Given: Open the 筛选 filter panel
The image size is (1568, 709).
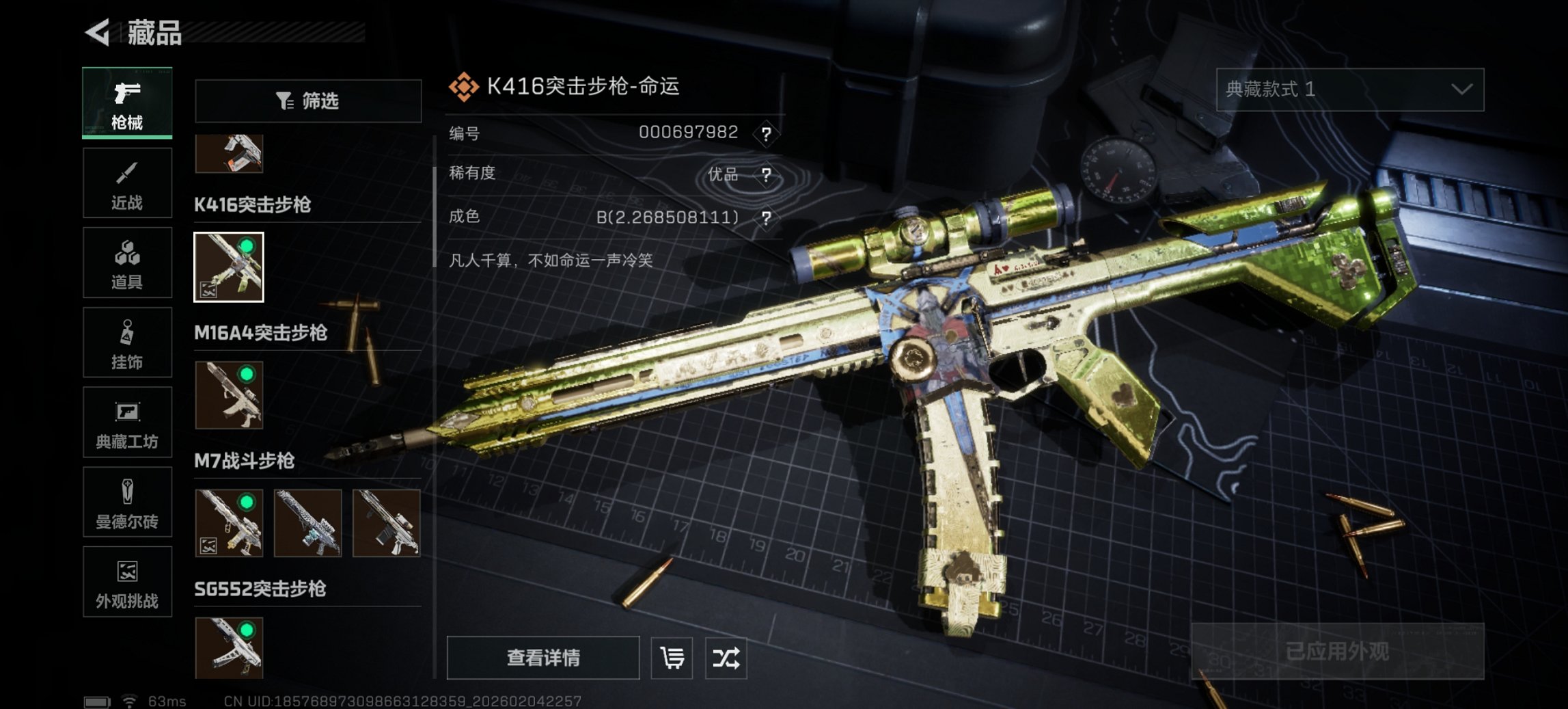Looking at the screenshot, I should [x=307, y=101].
